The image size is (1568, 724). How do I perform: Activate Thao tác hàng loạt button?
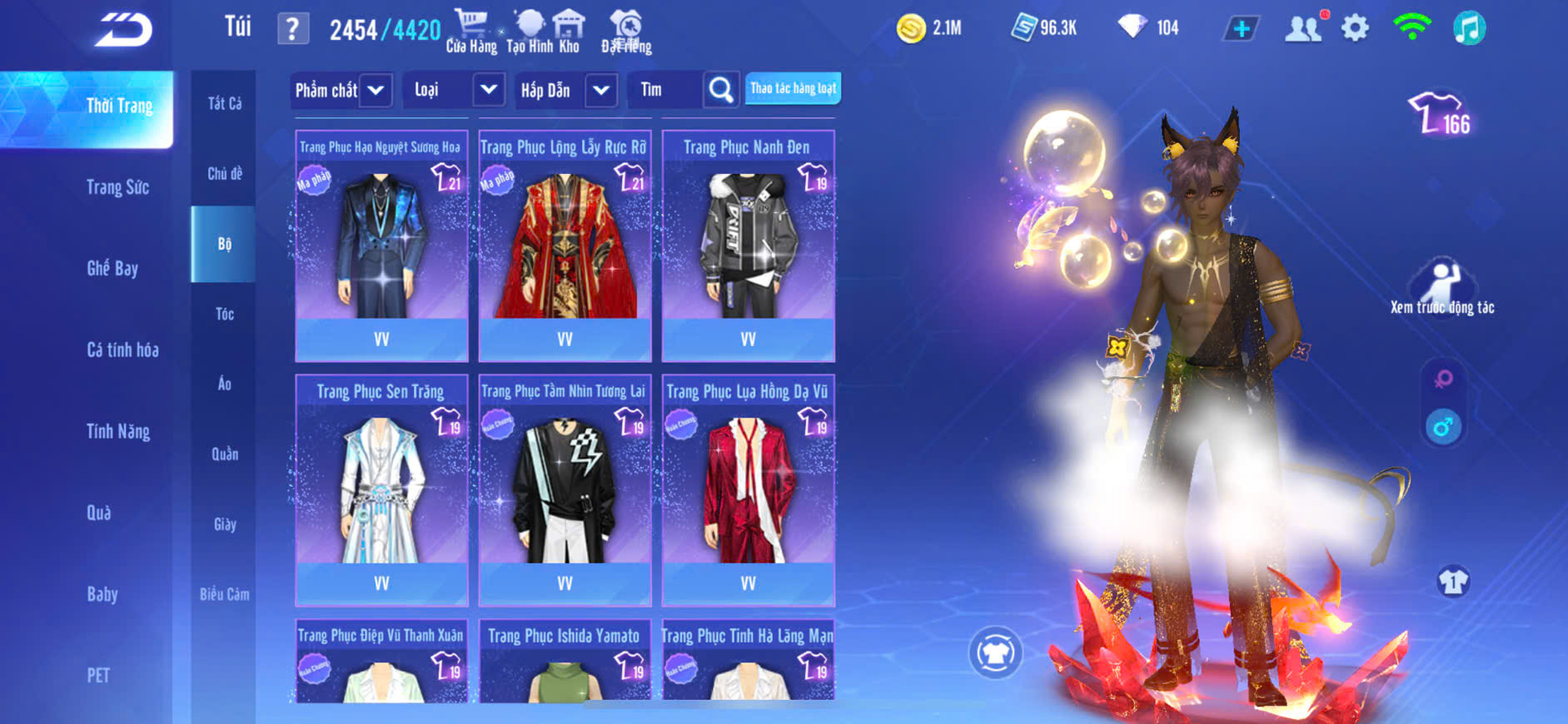(793, 88)
